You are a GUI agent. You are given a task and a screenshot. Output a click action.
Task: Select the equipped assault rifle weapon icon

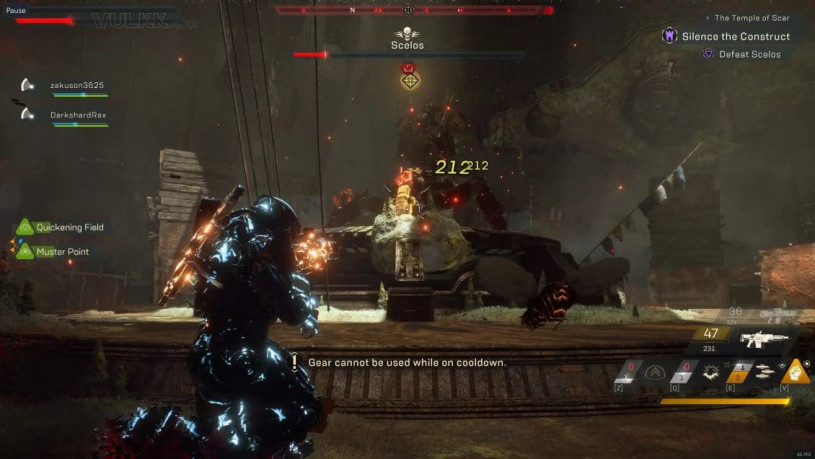(x=765, y=339)
